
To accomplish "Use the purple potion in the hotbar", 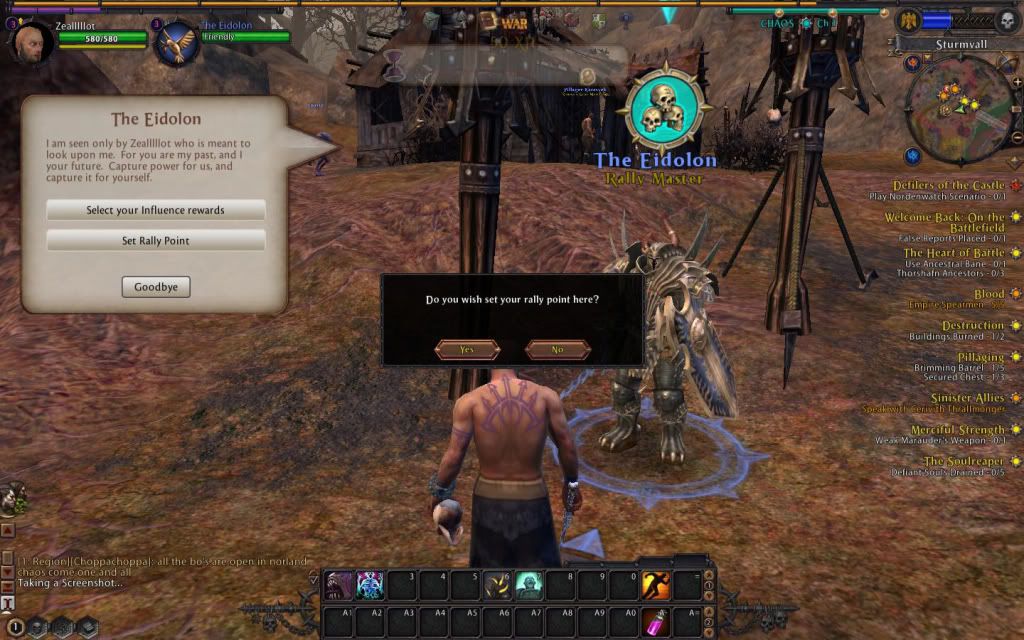I will [x=656, y=619].
